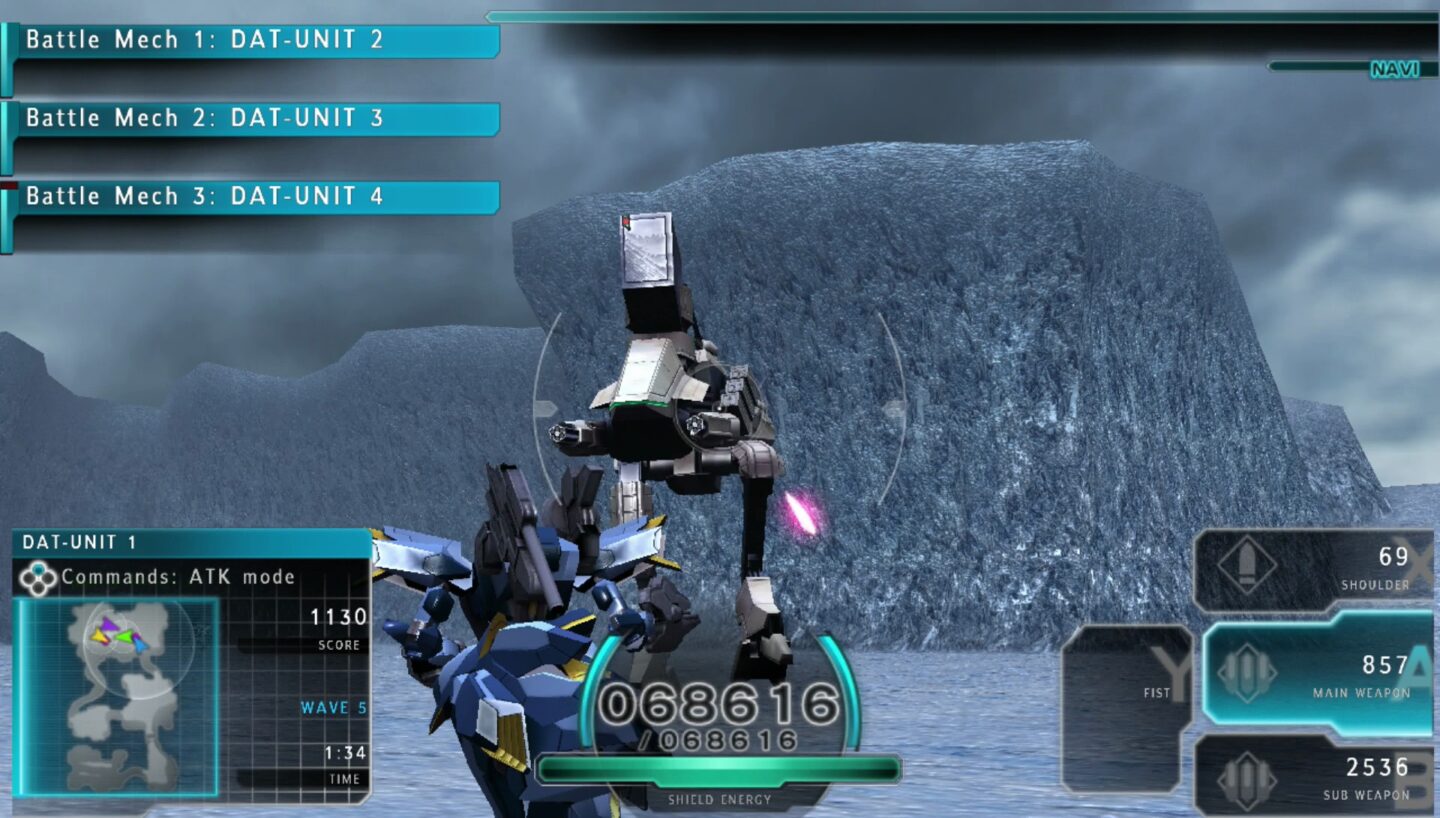Click the SCORE value 1130
The height and width of the screenshot is (818, 1440).
(337, 619)
